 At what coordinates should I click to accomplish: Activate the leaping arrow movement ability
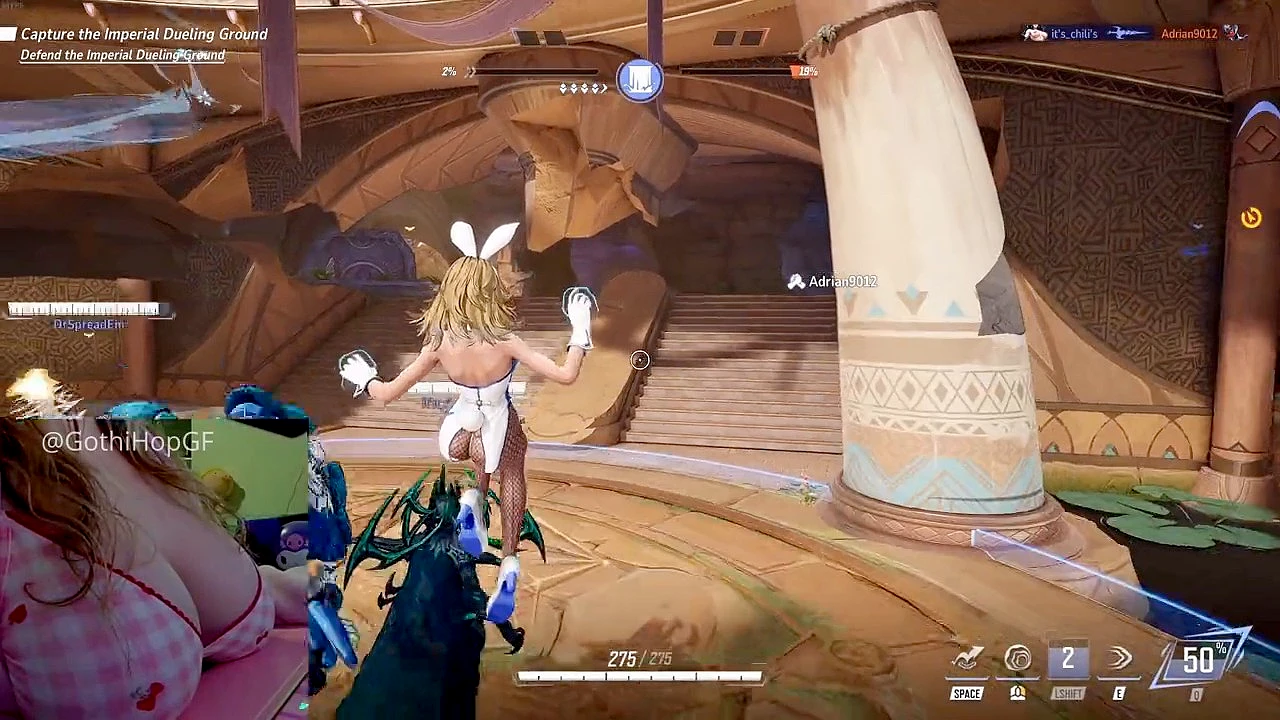pyautogui.click(x=967, y=660)
